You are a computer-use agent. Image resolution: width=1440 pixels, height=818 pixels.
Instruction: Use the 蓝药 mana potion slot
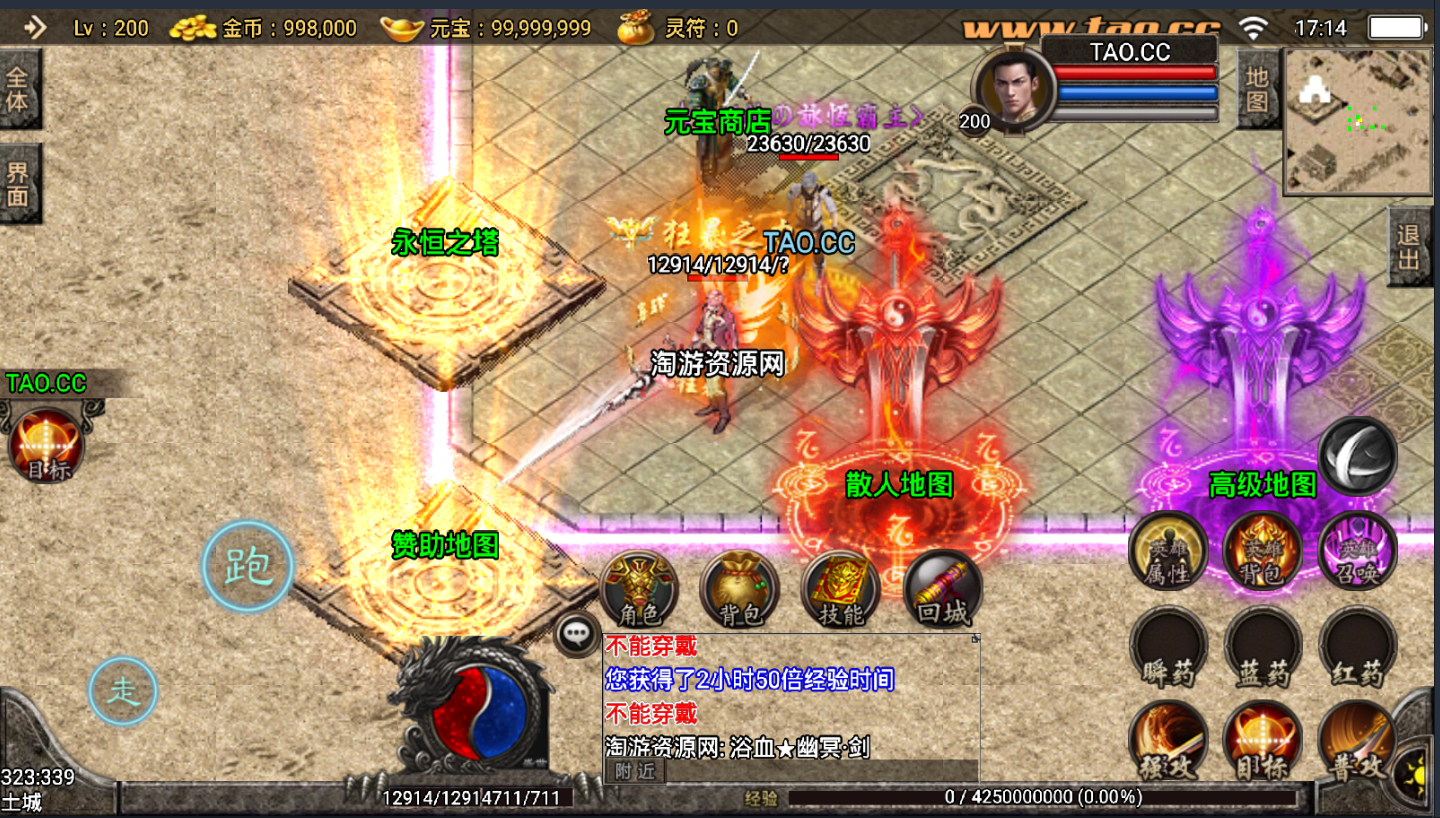click(1263, 646)
